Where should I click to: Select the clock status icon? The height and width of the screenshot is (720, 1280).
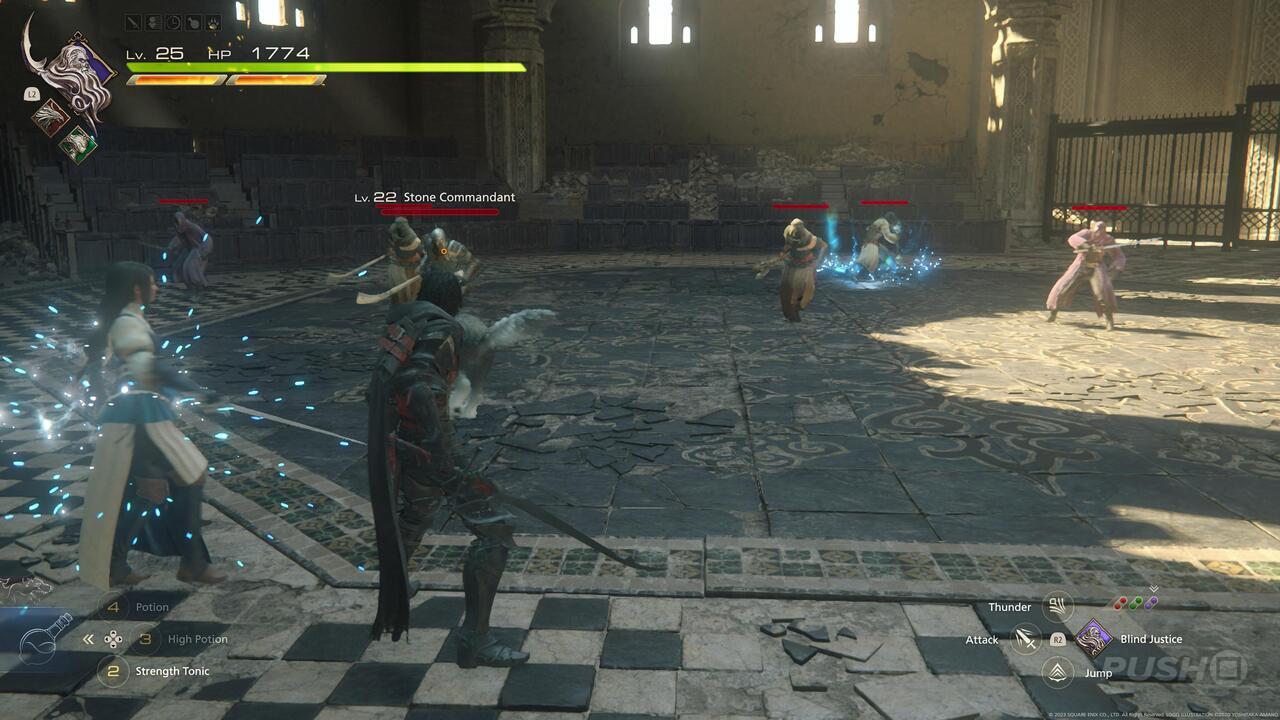click(174, 22)
